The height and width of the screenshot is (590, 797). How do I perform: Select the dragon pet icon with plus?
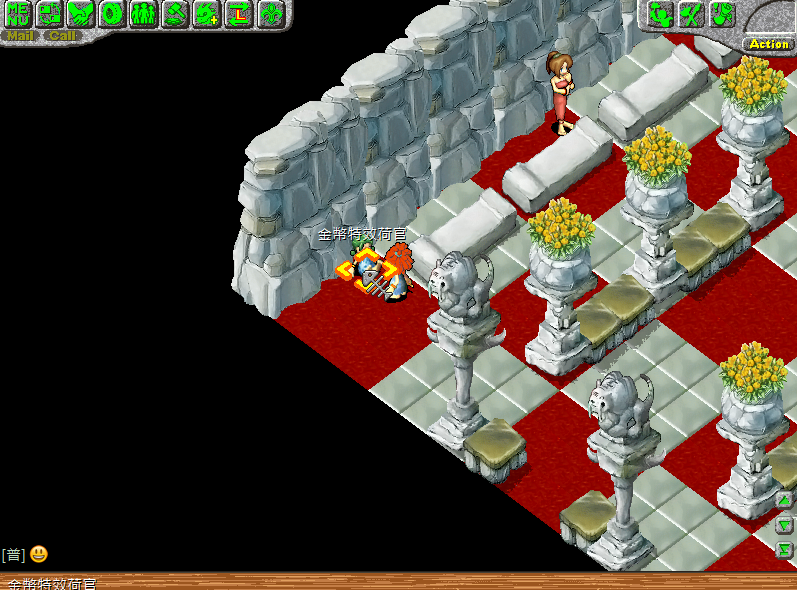point(207,14)
